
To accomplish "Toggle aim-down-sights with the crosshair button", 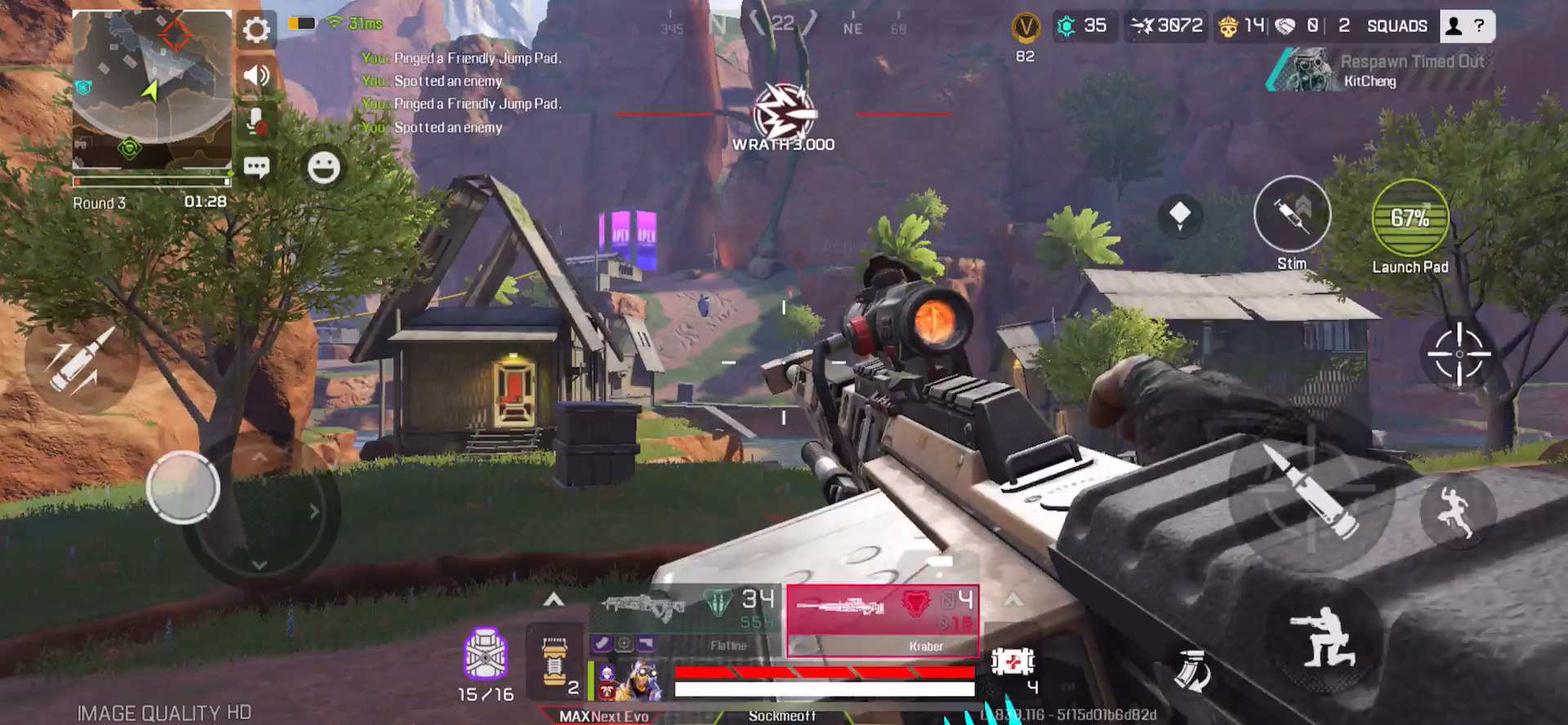I will (x=1460, y=355).
